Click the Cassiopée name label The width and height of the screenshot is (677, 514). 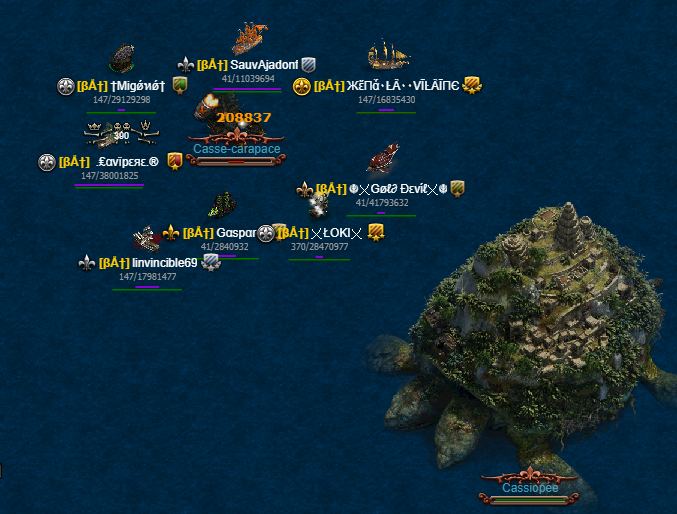530,488
